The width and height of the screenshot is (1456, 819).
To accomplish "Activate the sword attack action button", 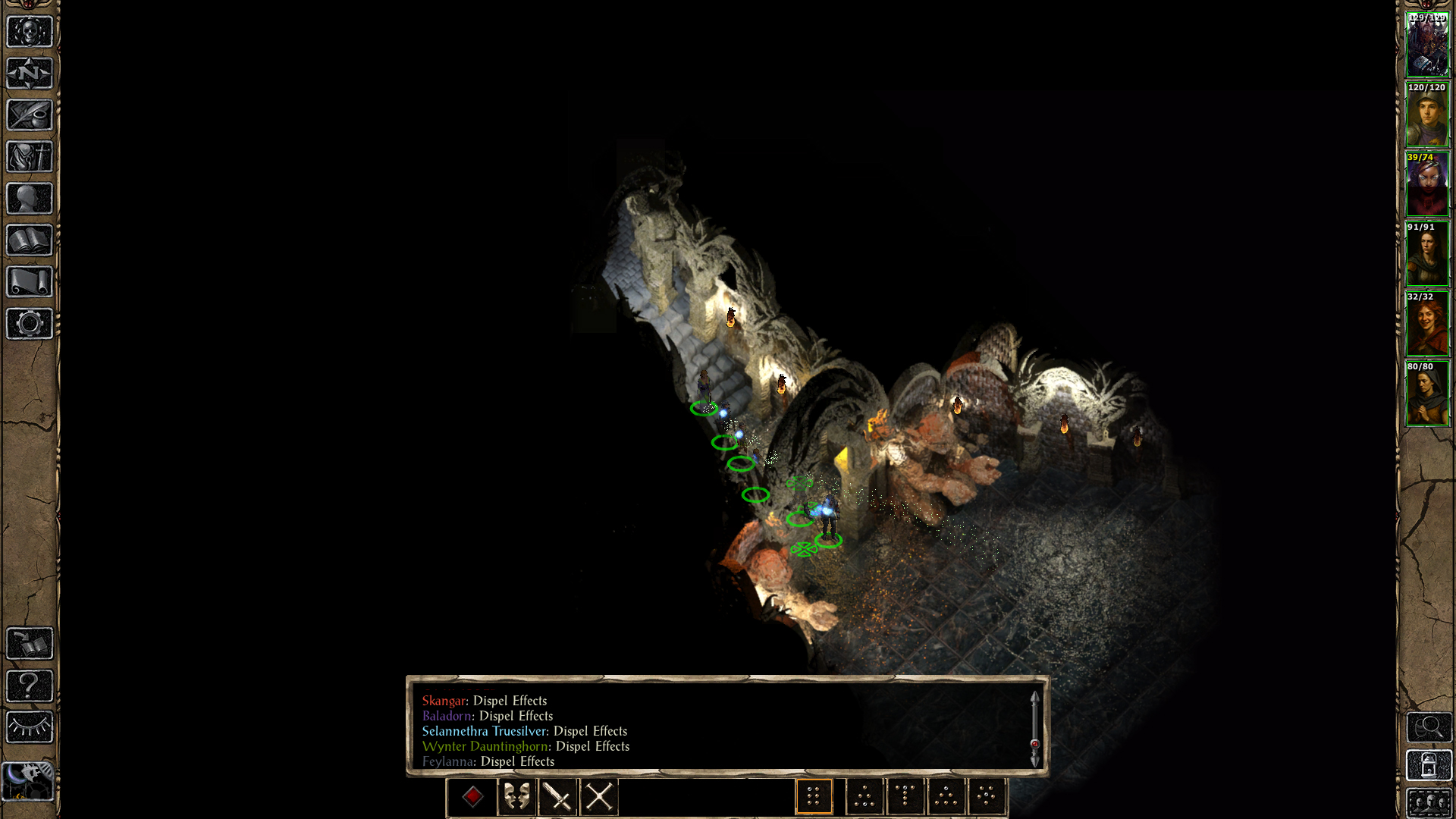I will [x=558, y=797].
